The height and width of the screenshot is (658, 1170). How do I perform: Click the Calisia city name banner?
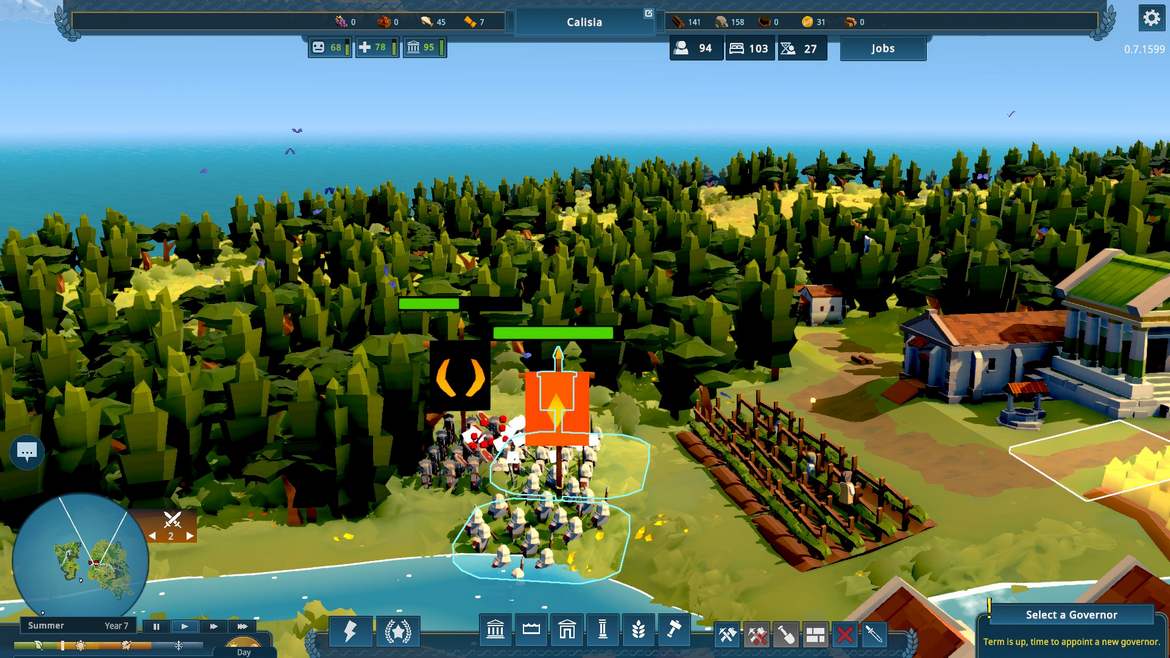tap(584, 22)
